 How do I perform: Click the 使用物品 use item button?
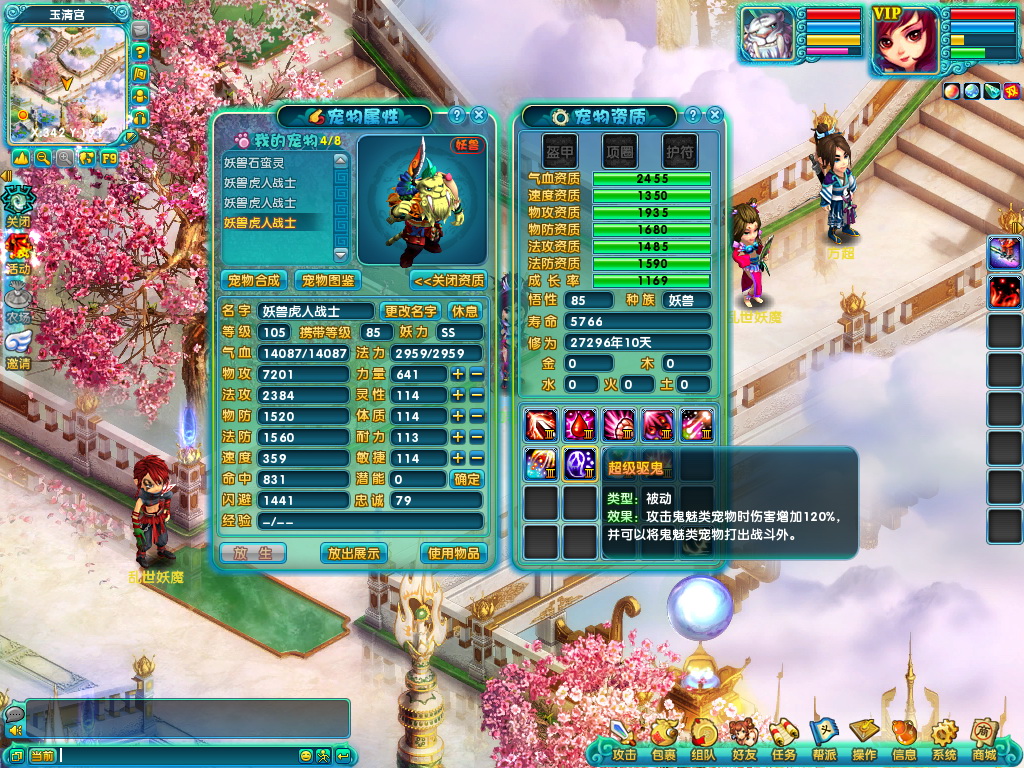[x=454, y=553]
